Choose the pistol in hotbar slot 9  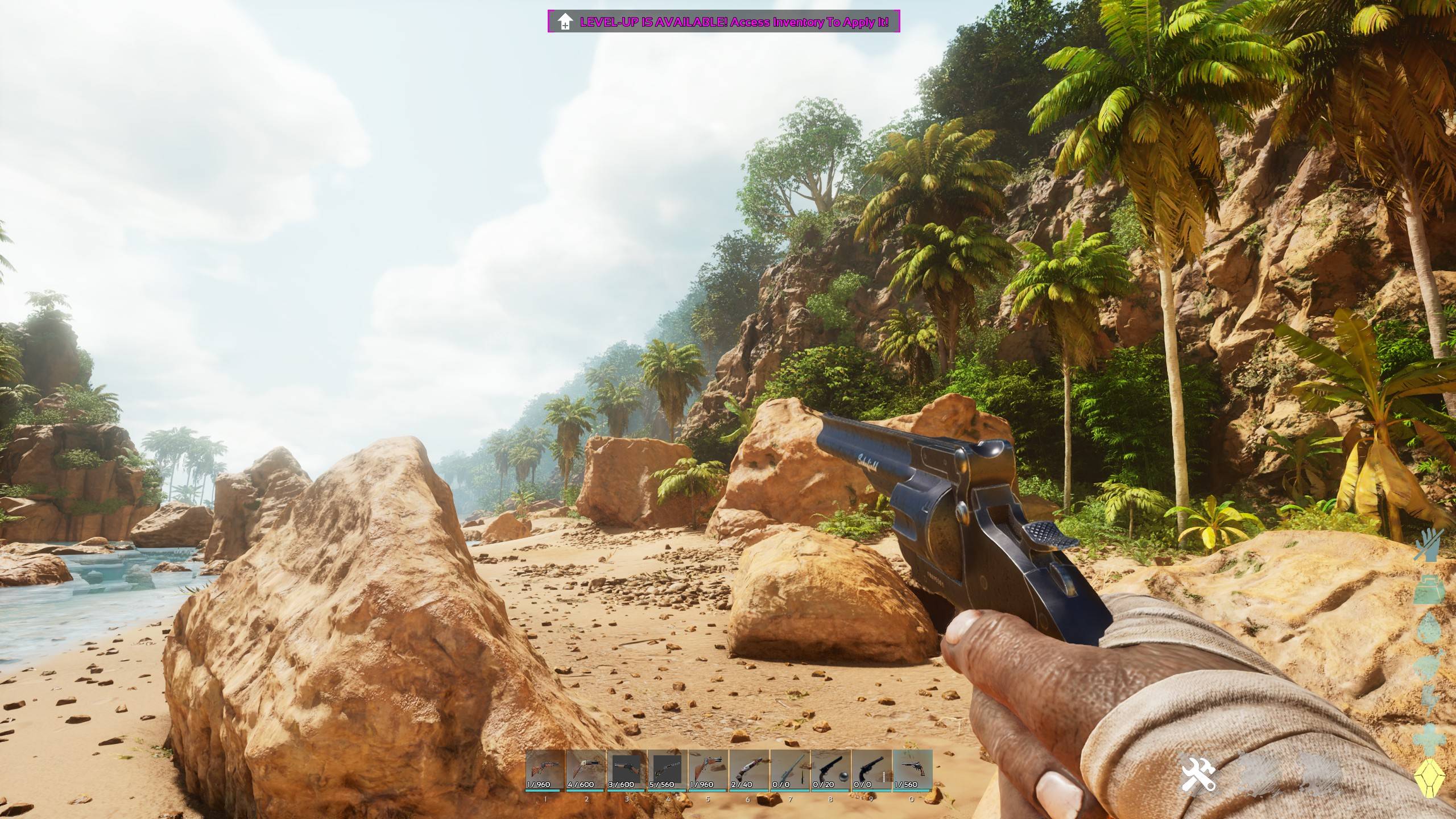[x=871, y=770]
